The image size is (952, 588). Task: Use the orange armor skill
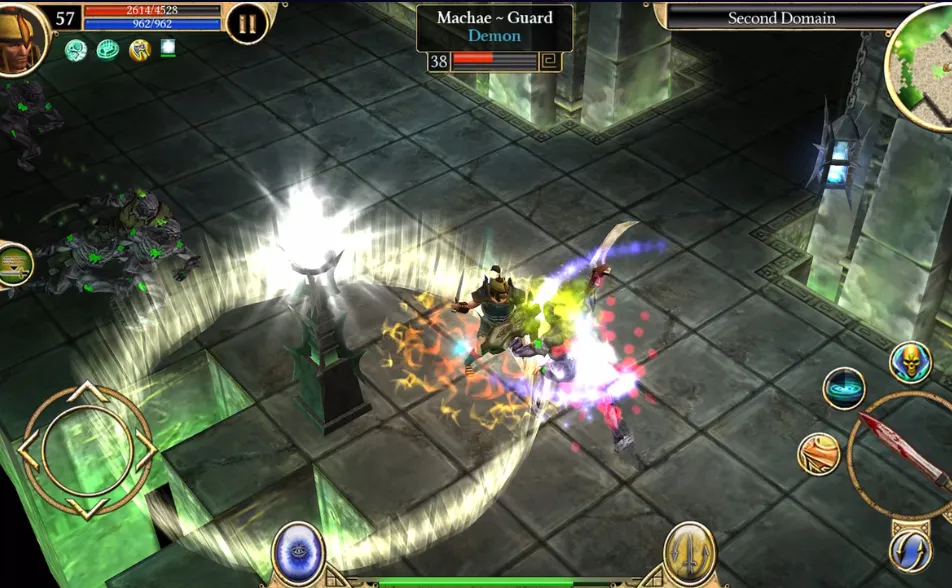tap(818, 454)
